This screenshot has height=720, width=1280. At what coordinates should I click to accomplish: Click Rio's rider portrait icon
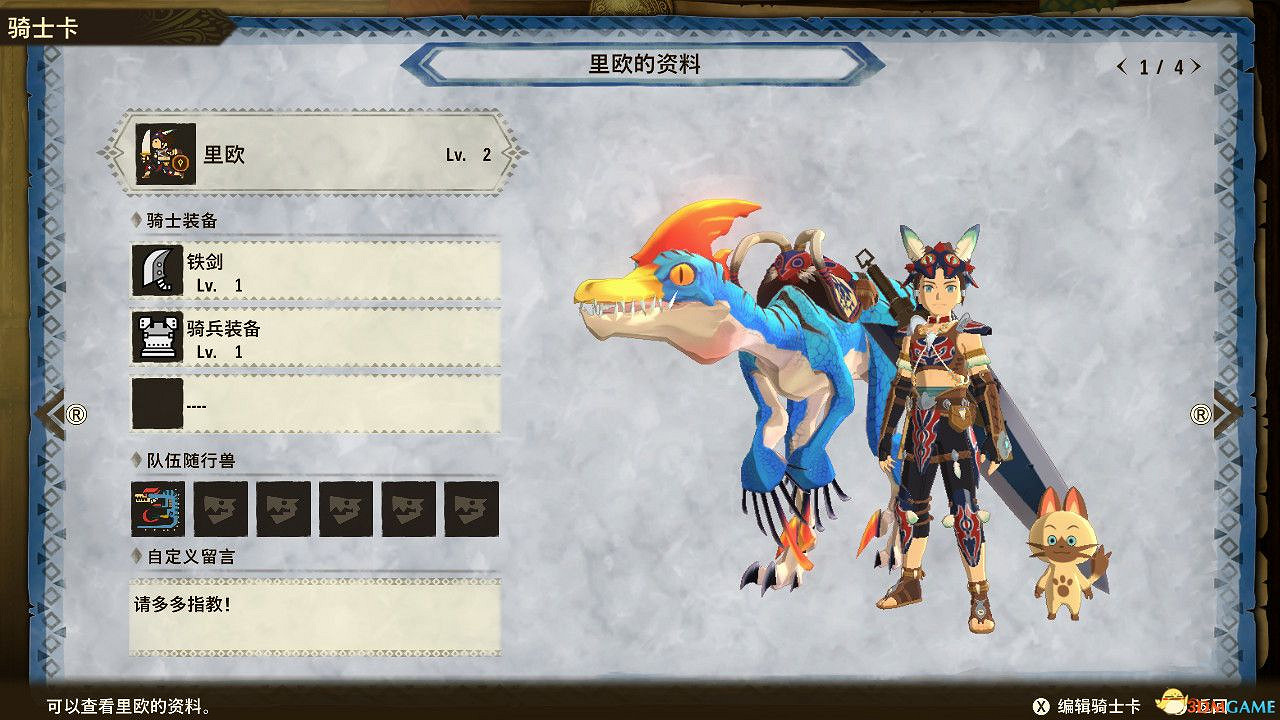164,152
